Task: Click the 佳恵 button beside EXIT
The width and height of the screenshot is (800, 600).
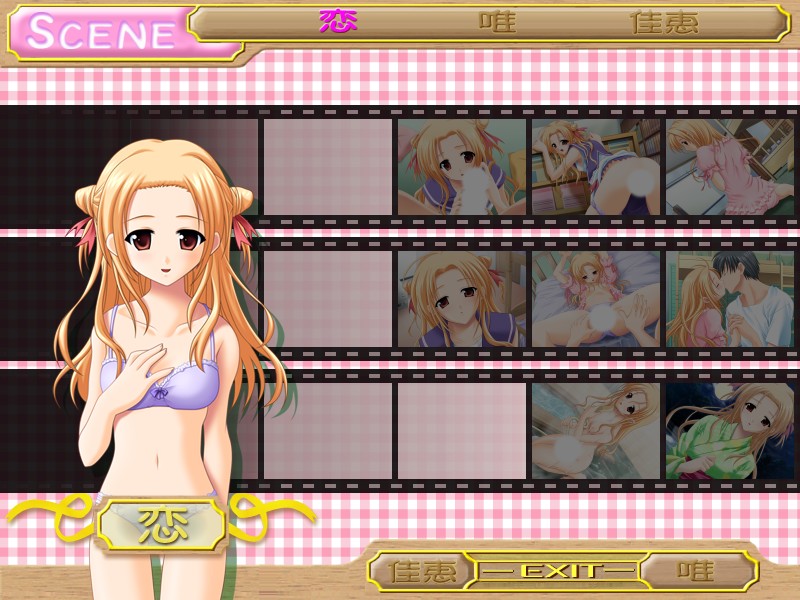Action: pyautogui.click(x=421, y=571)
